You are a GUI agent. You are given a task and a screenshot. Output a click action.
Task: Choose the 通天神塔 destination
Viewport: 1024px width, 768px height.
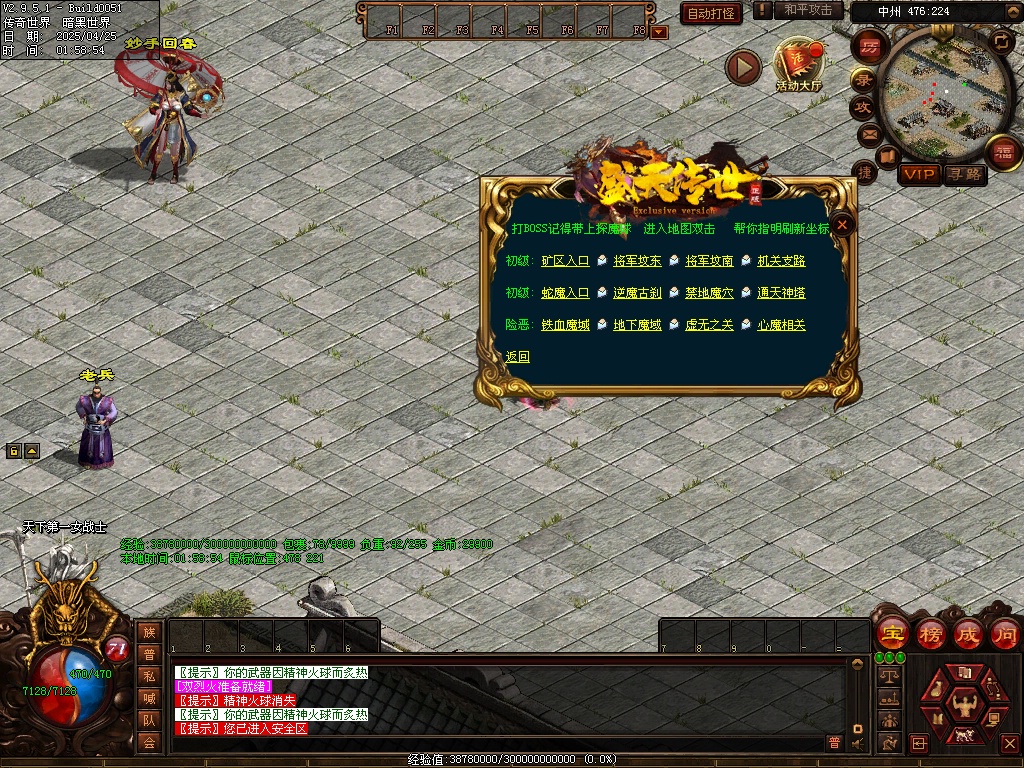pos(781,293)
